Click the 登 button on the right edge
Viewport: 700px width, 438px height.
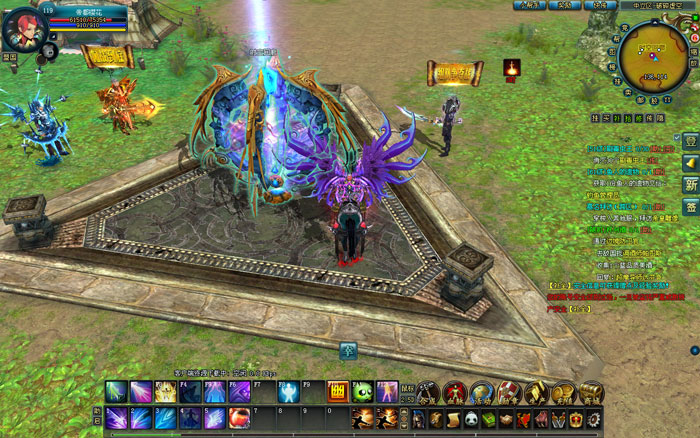(x=690, y=141)
